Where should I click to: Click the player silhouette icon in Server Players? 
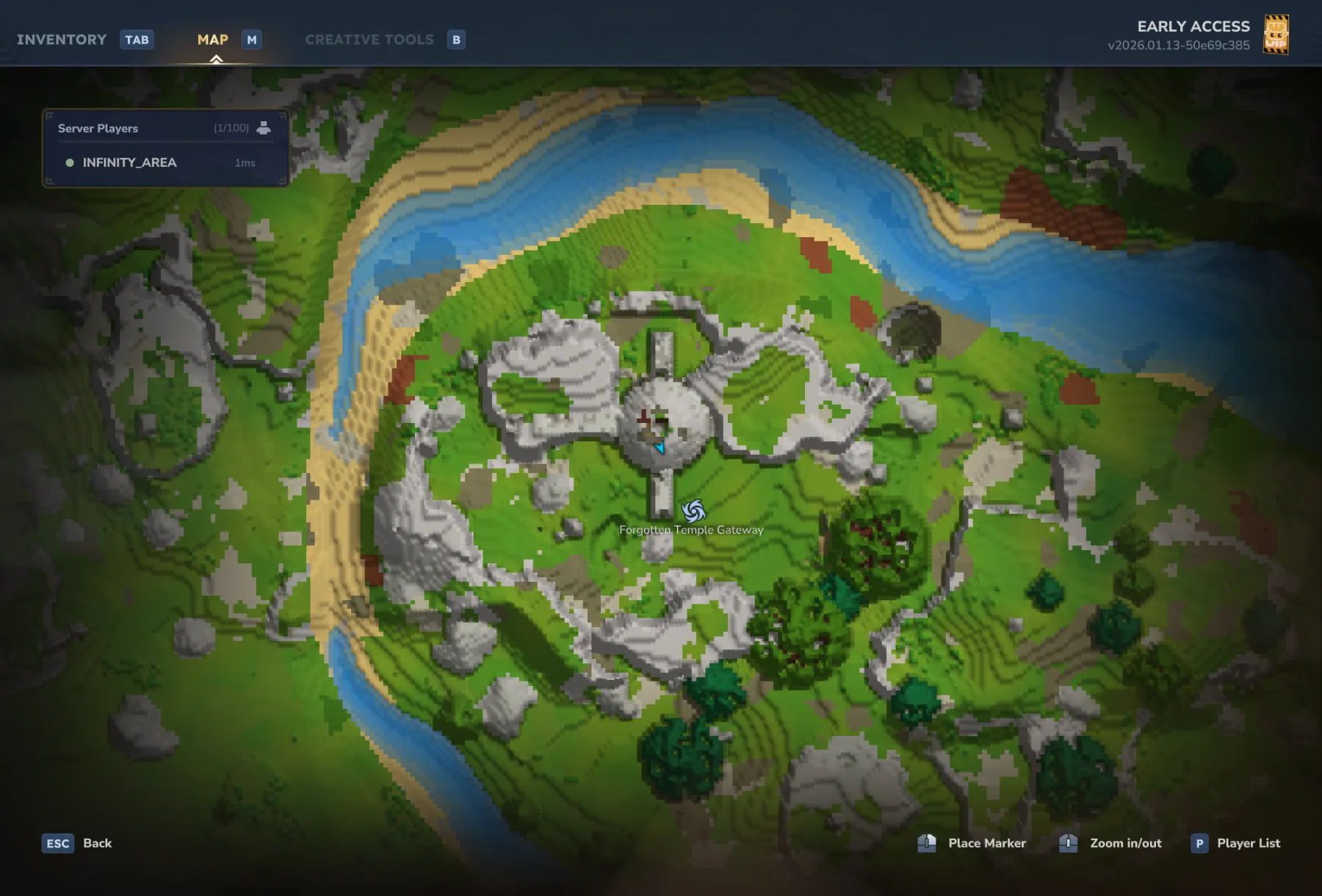coord(264,127)
